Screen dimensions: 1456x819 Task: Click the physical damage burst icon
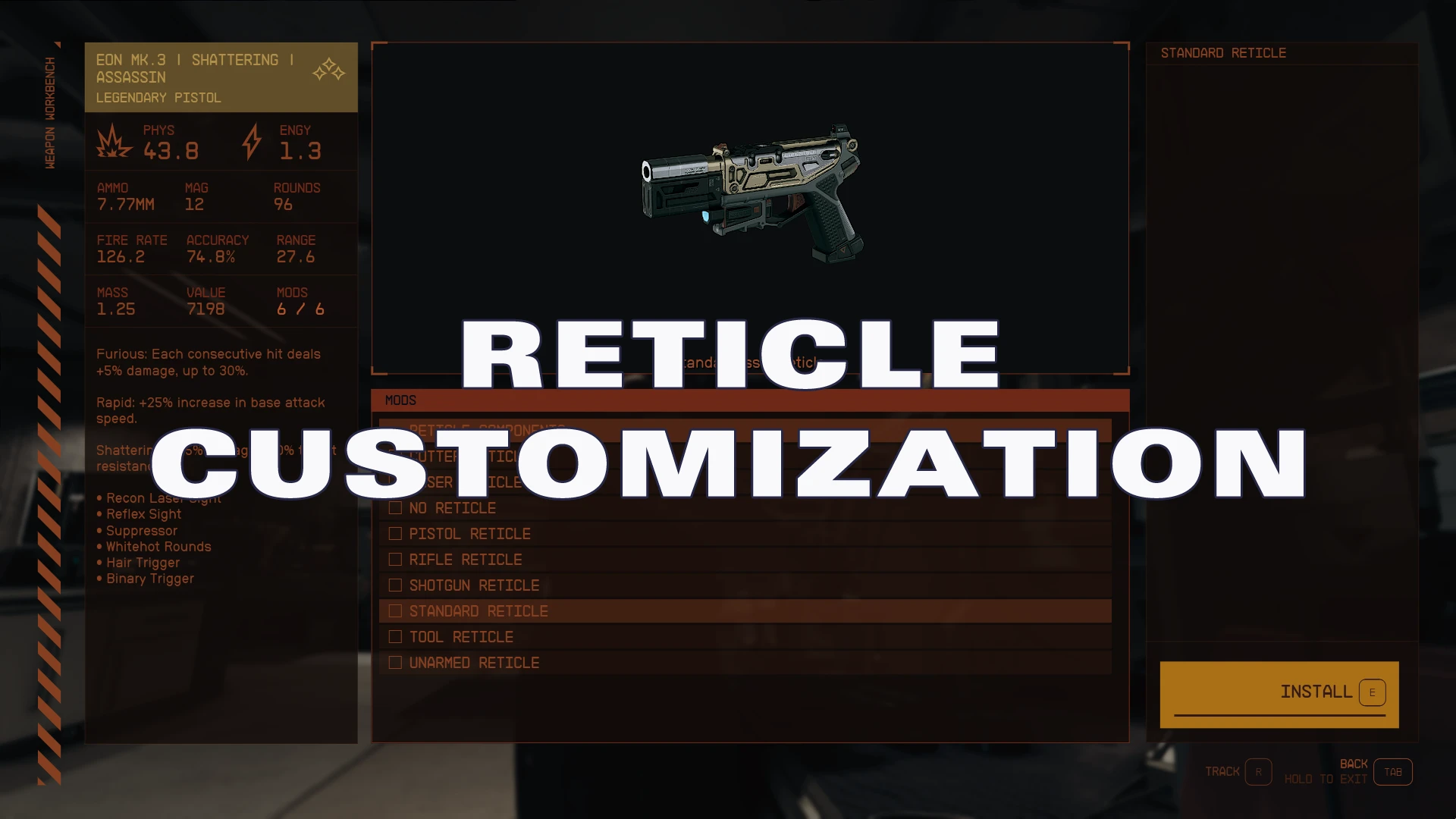pyautogui.click(x=113, y=143)
